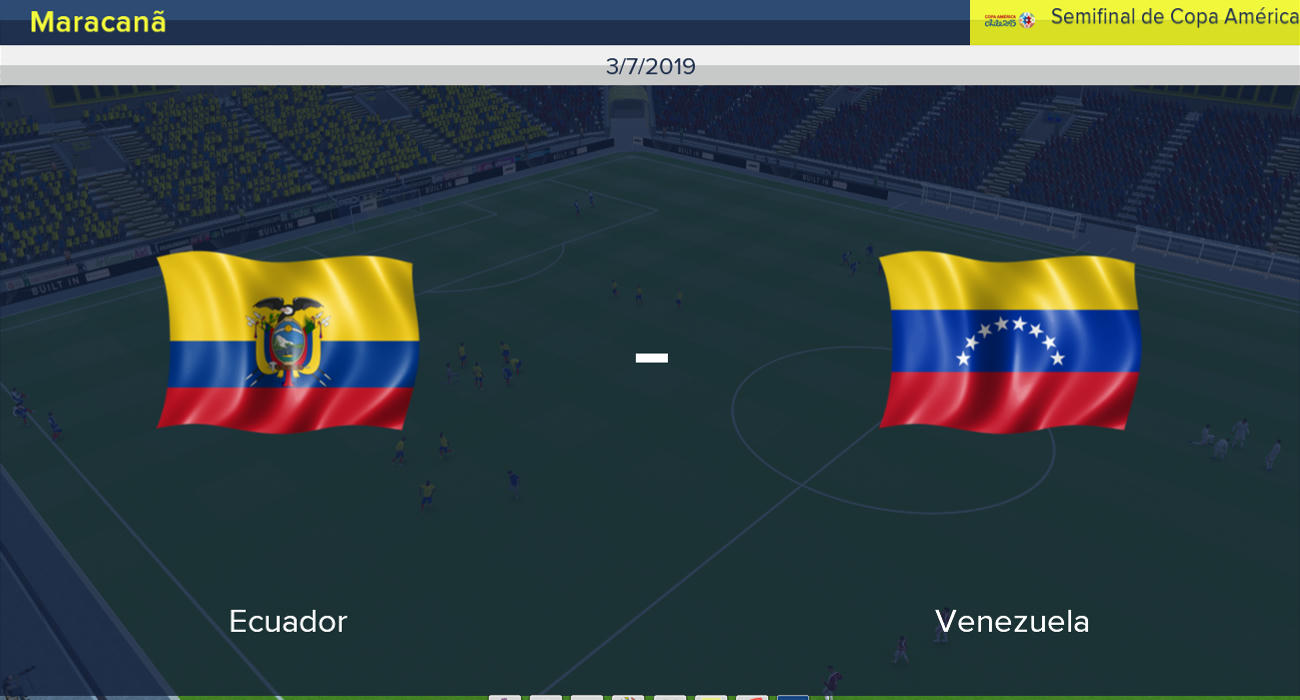Viewport: 1300px width, 700px height.
Task: Select the Venezuela team flag
Action: click(1010, 342)
